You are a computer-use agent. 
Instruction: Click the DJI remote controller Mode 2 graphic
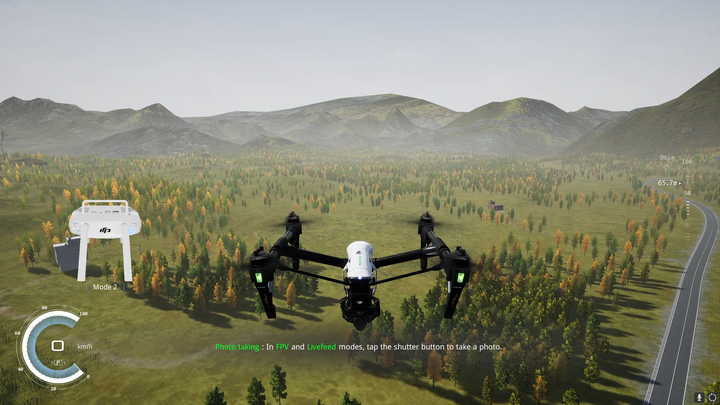coord(105,240)
